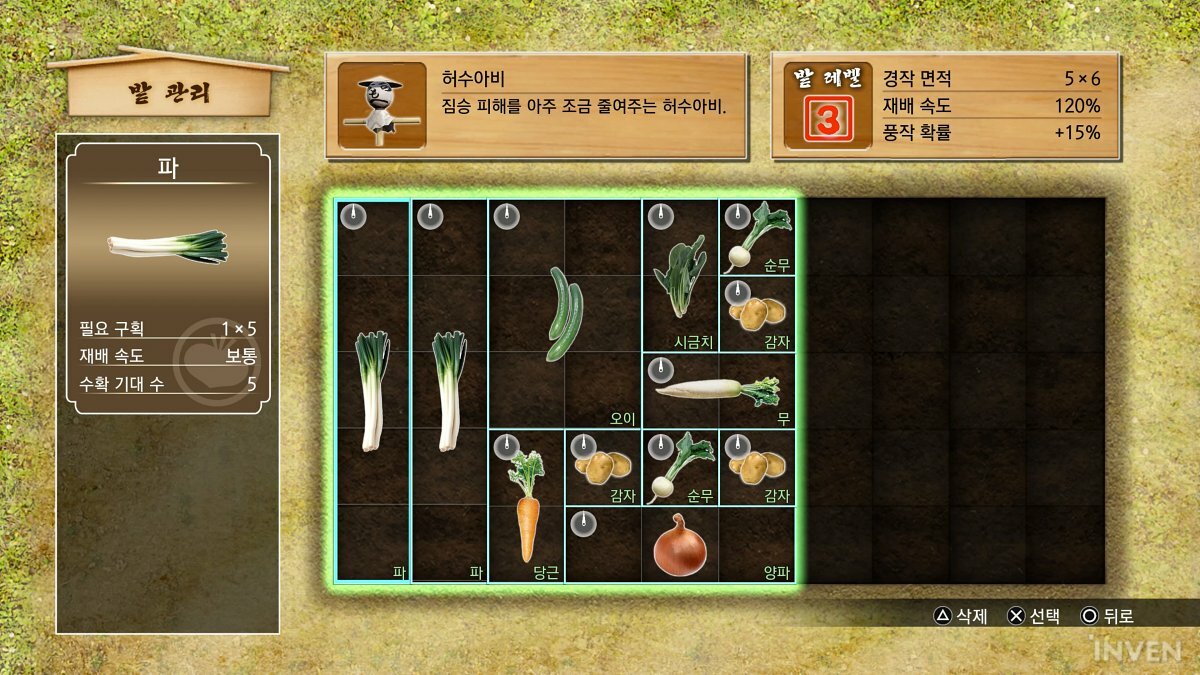Click the highlighted green onion (파) plot
Viewport: 1200px width, 675px height.
372,390
